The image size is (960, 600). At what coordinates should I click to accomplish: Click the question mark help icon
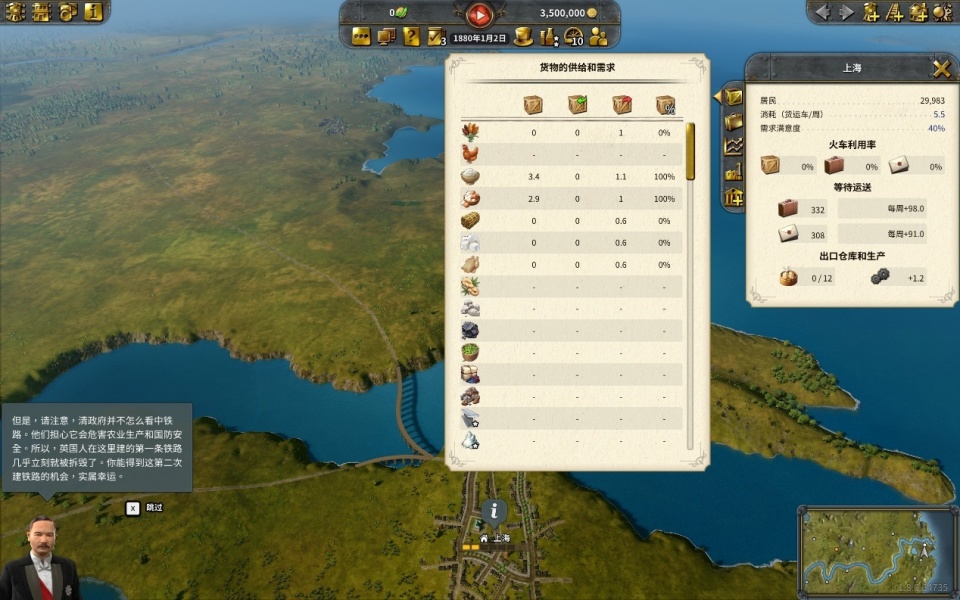click(411, 37)
